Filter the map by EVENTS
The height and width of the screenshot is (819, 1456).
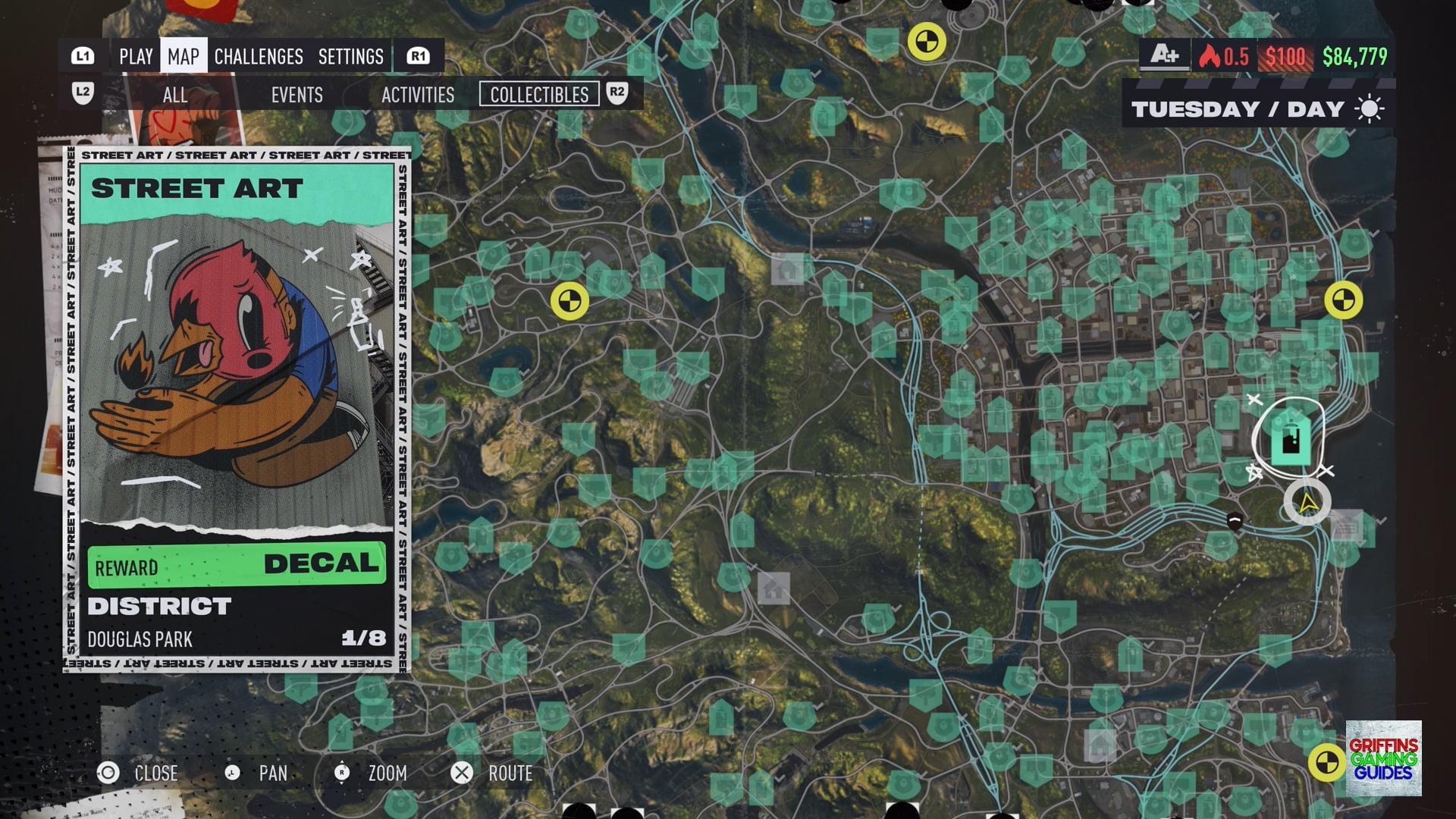(x=297, y=95)
